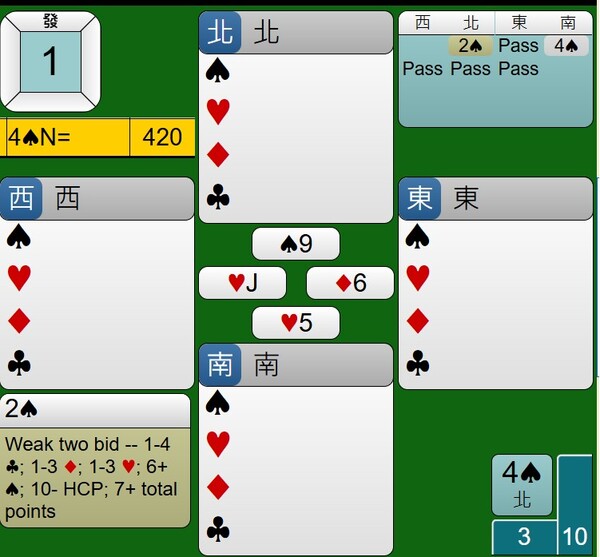Select the spade 9 played card
The height and width of the screenshot is (557, 600).
click(x=295, y=244)
